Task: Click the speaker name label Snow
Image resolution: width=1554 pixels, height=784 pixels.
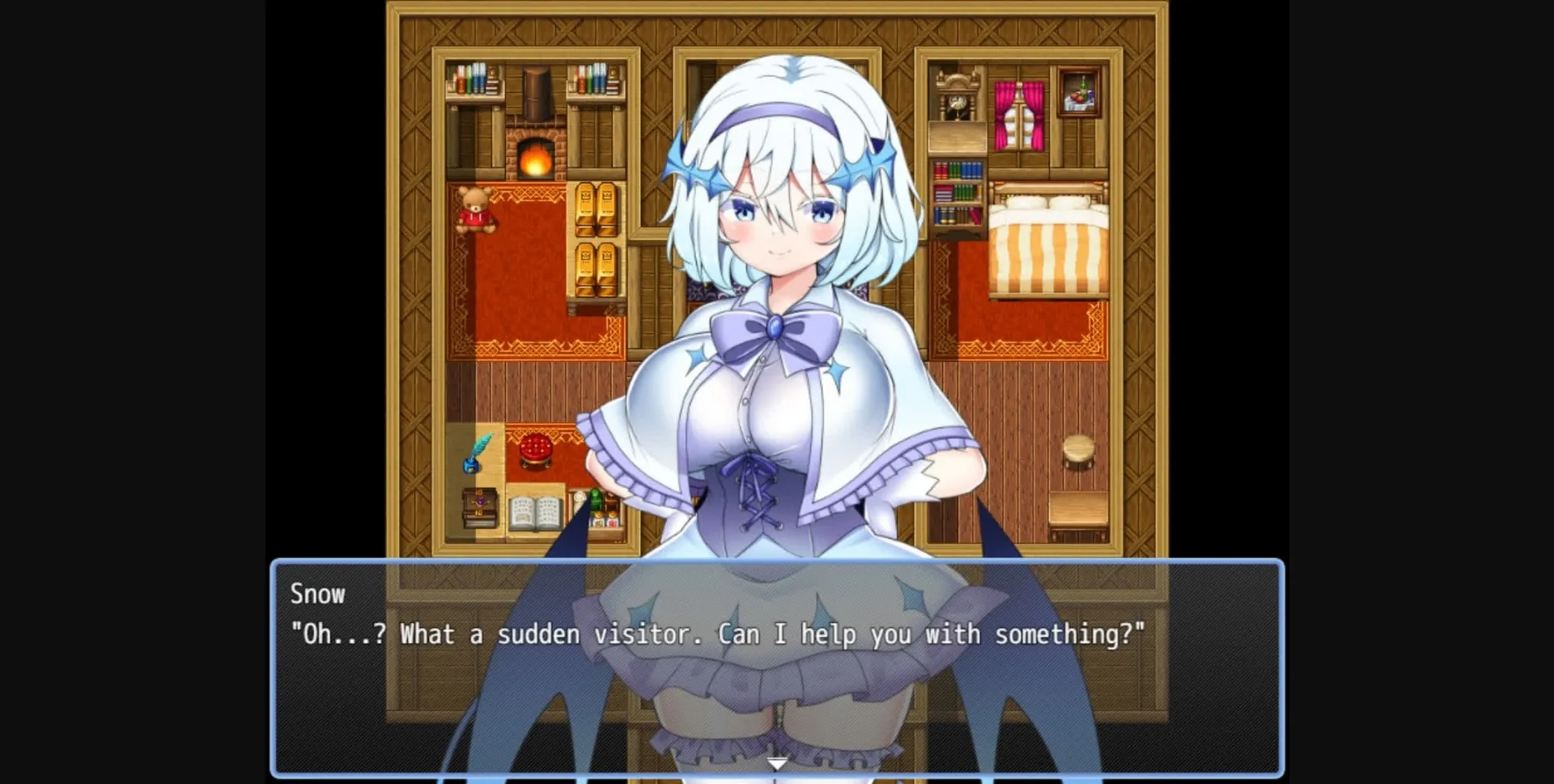Action: tap(317, 593)
